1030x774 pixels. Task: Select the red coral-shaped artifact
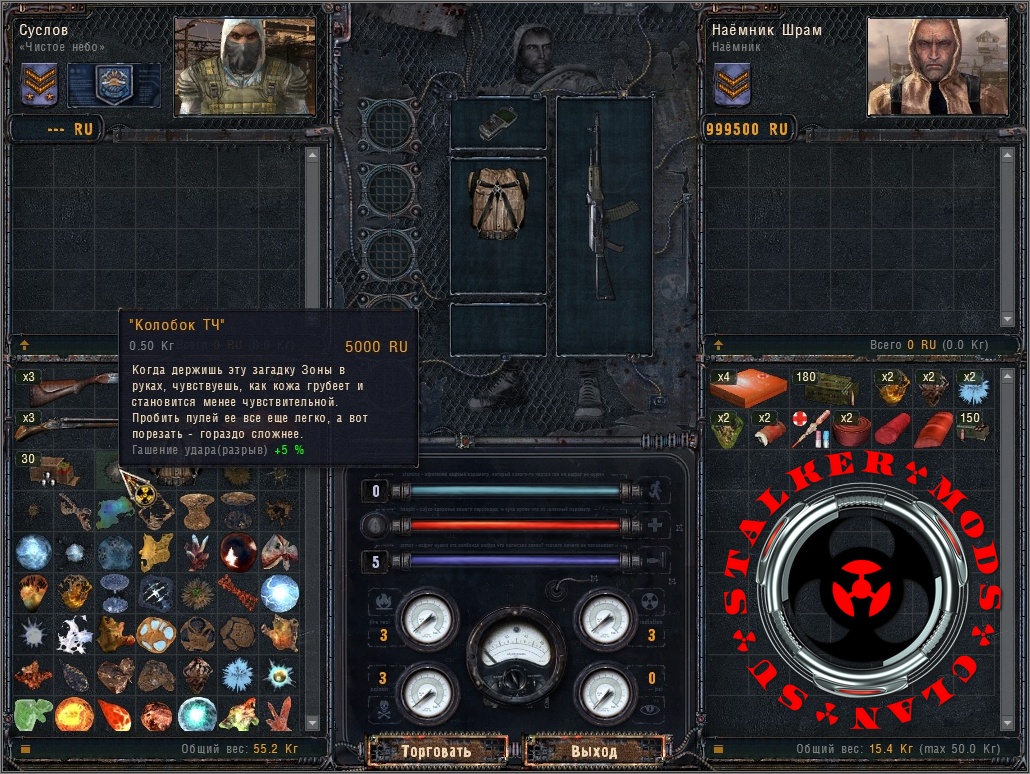click(280, 713)
